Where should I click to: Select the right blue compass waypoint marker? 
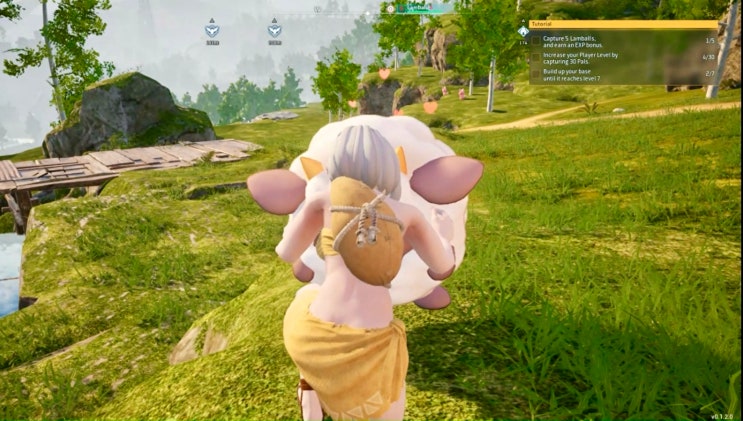click(274, 30)
